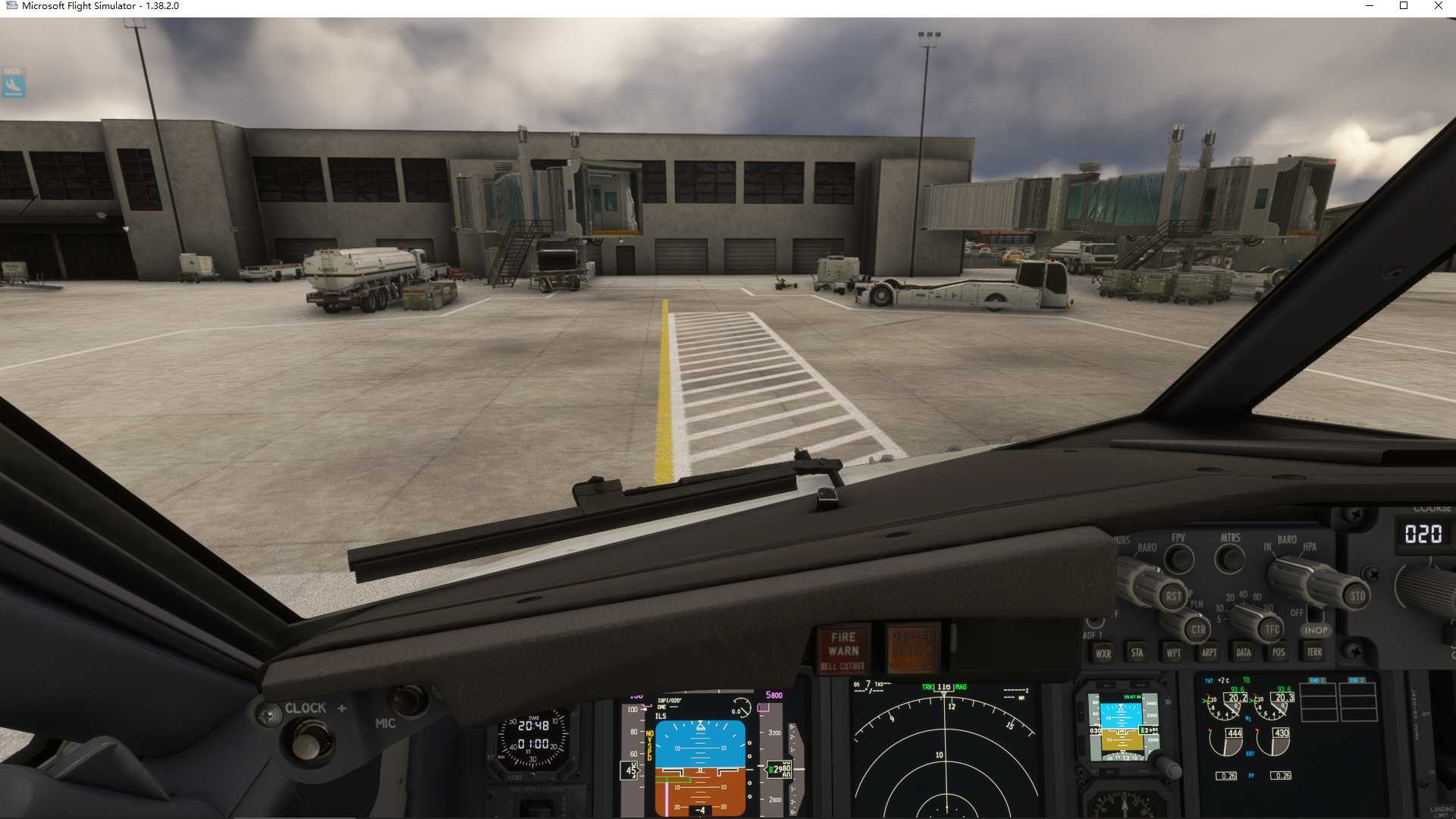The width and height of the screenshot is (1456, 819).
Task: Turn on the TERR terrain display
Action: click(1314, 651)
